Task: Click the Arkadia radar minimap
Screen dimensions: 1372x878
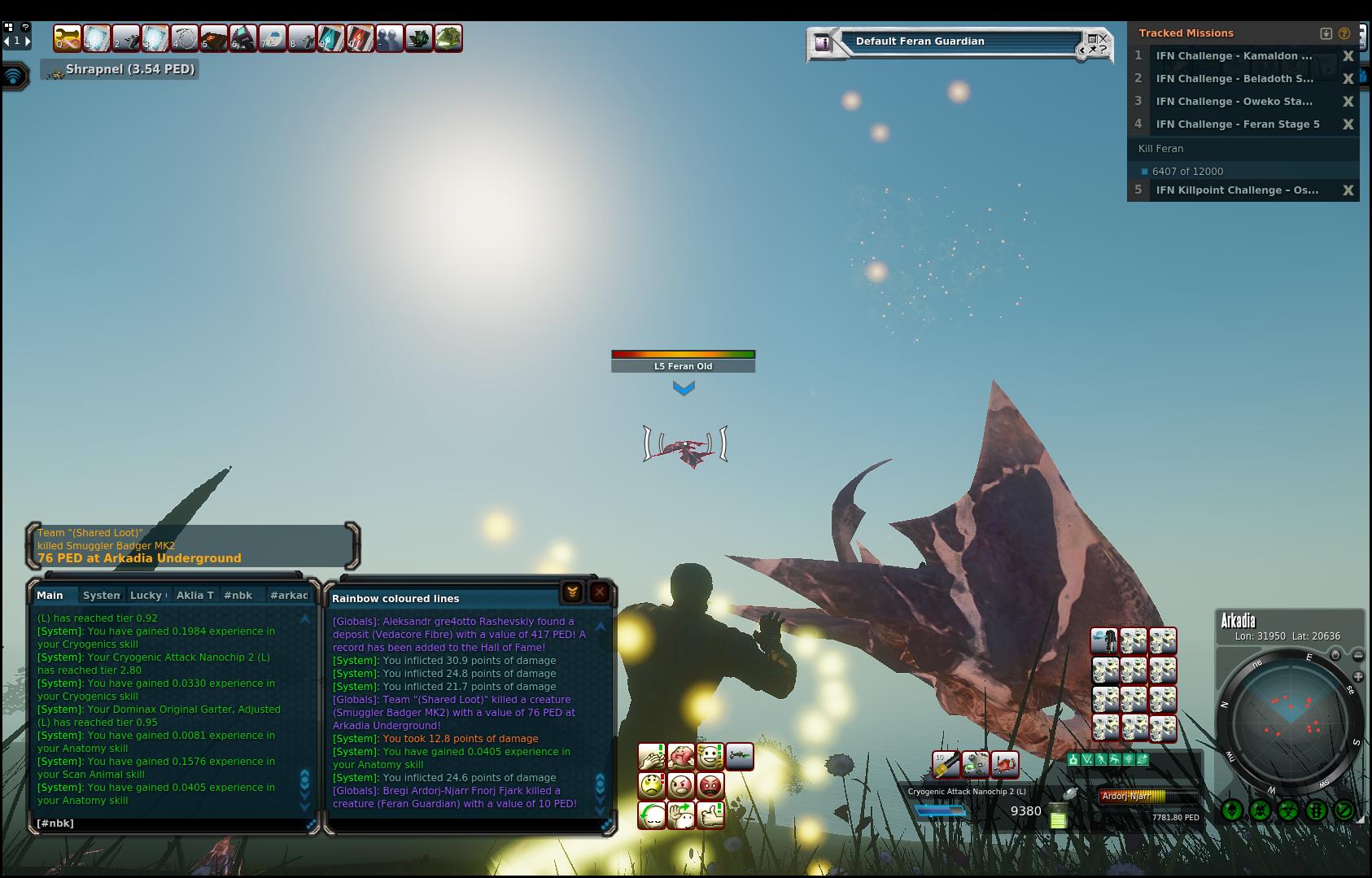Action: click(x=1290, y=719)
